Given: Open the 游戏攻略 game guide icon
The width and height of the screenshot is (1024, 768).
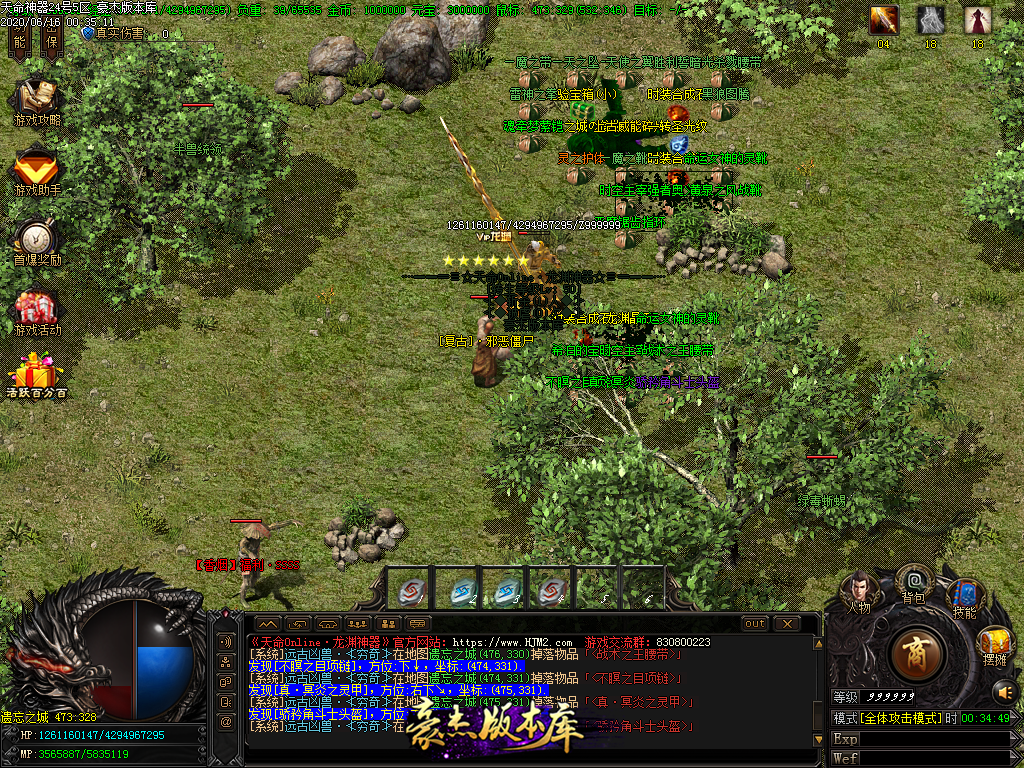Looking at the screenshot, I should point(37,102).
